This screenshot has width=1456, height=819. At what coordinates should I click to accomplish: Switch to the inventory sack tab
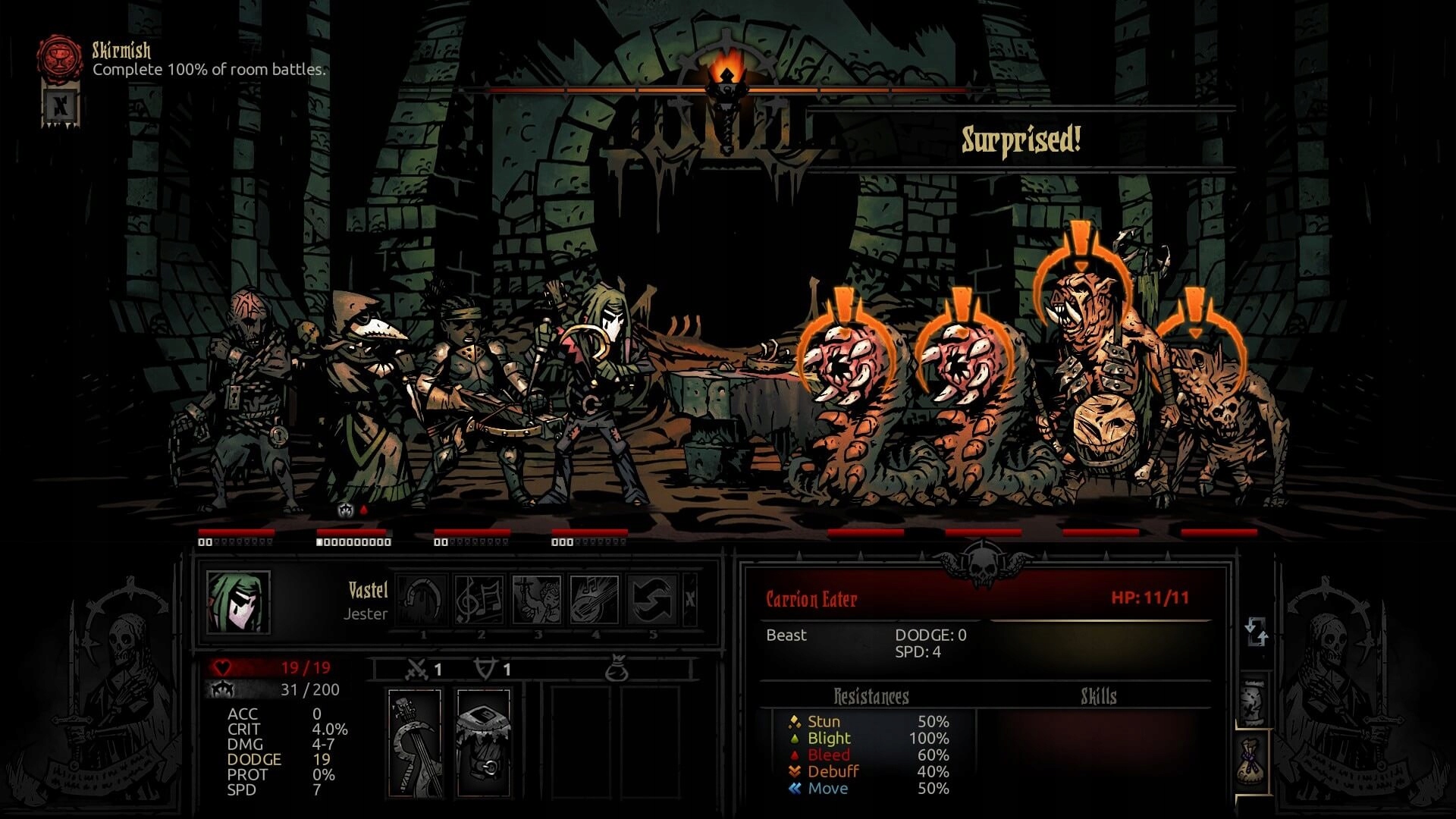coord(1252,761)
